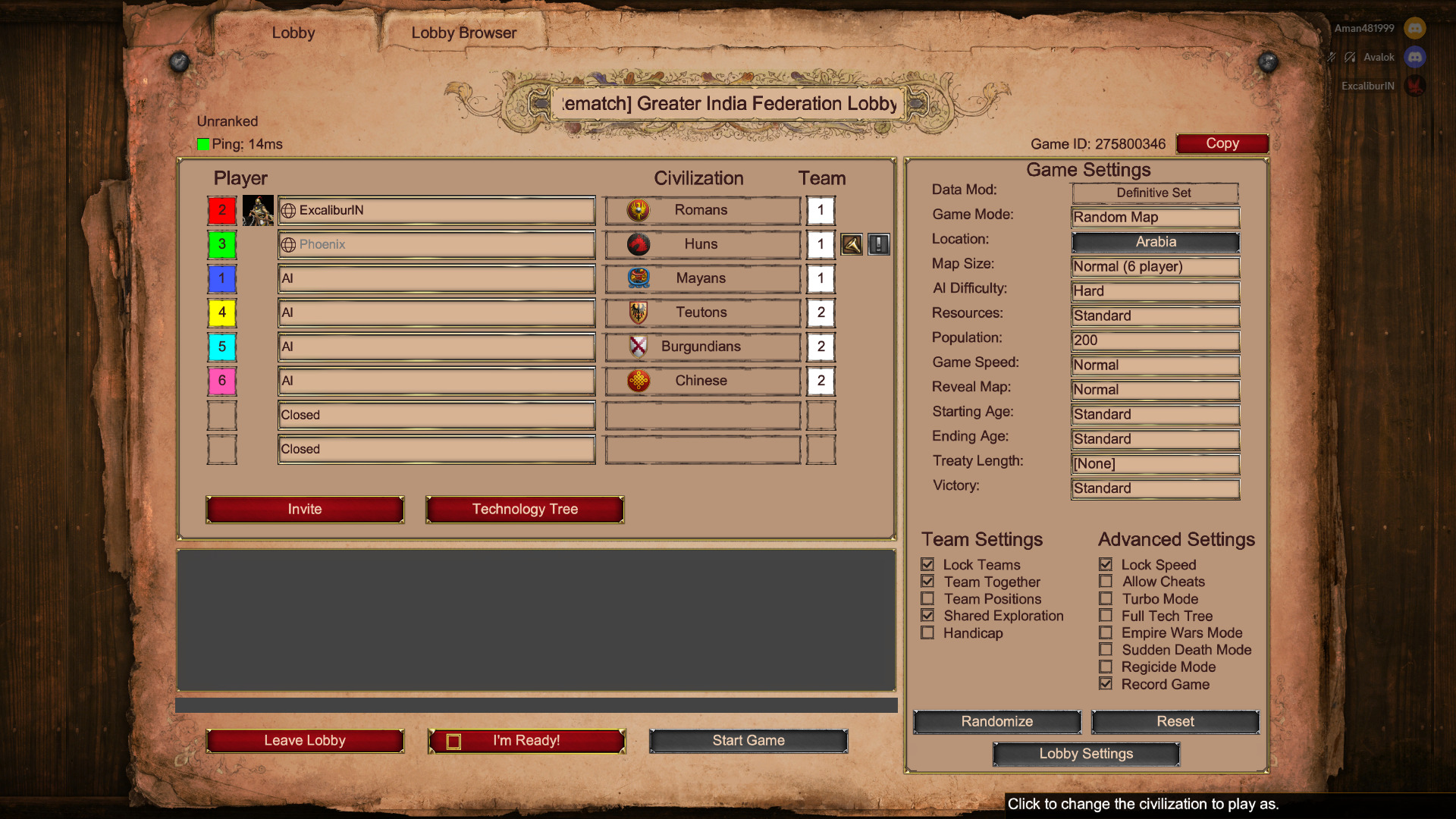Change AI Difficulty from Hard
Screen dimensions: 1456x819
tap(1155, 291)
